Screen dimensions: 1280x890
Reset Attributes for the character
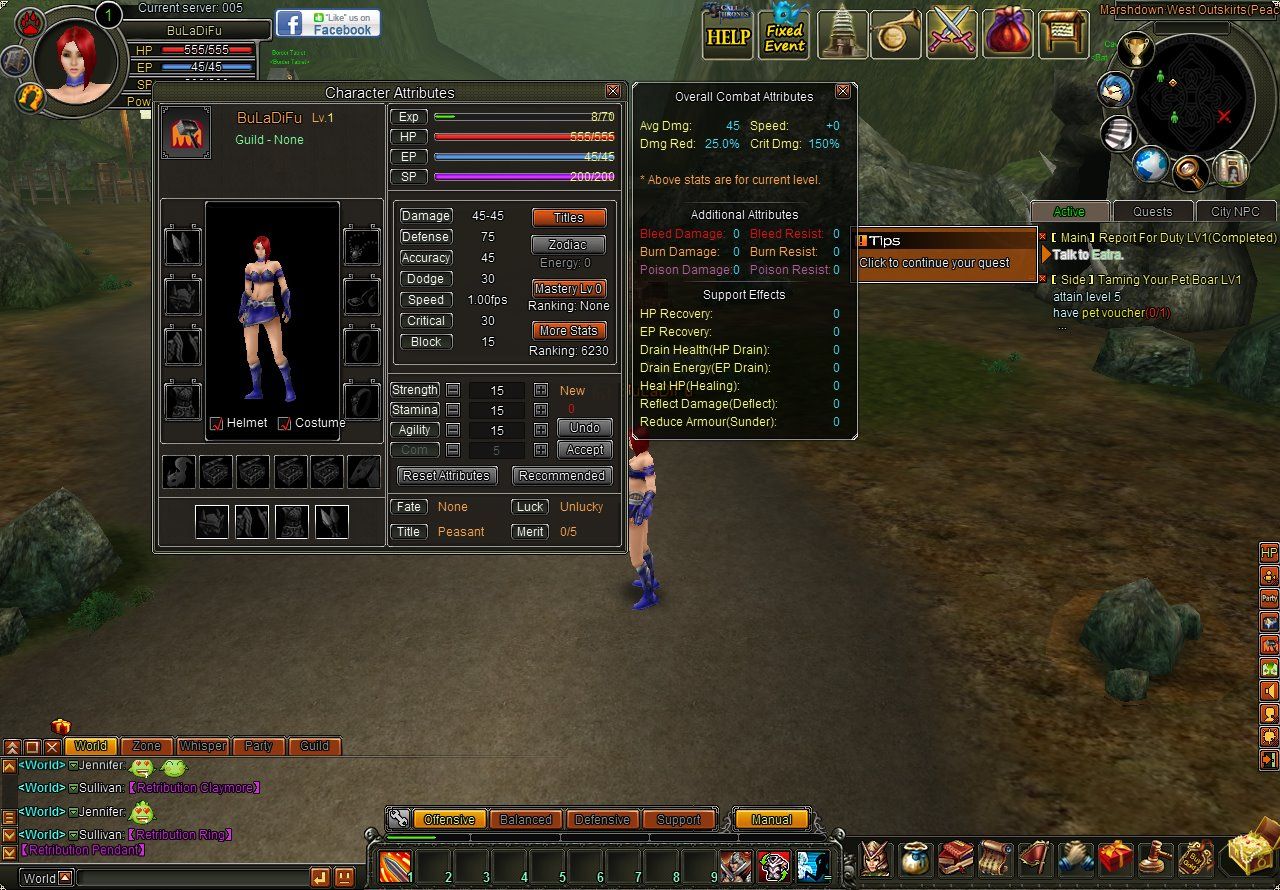(446, 476)
